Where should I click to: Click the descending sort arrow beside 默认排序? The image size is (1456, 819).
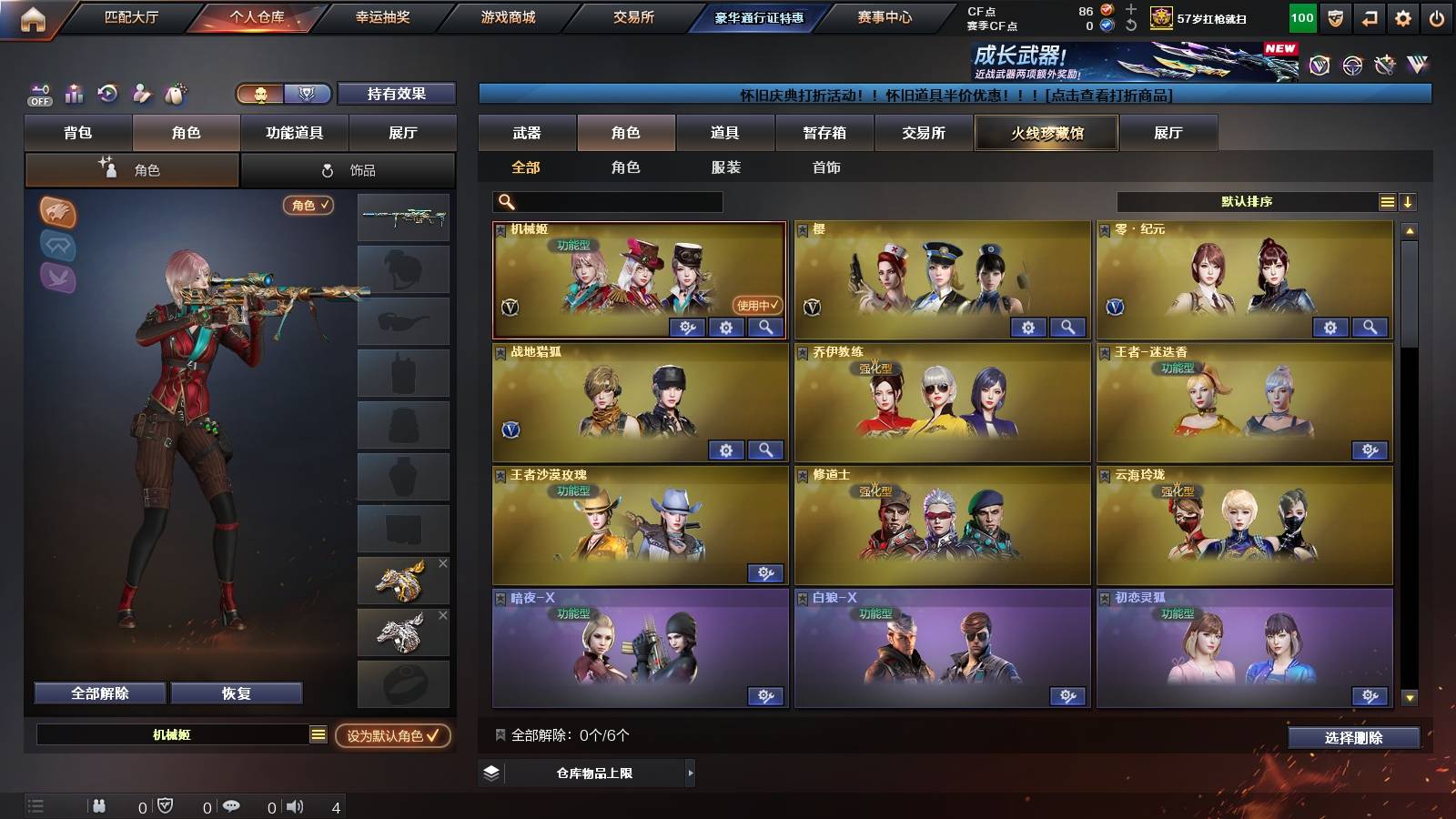click(x=1409, y=202)
